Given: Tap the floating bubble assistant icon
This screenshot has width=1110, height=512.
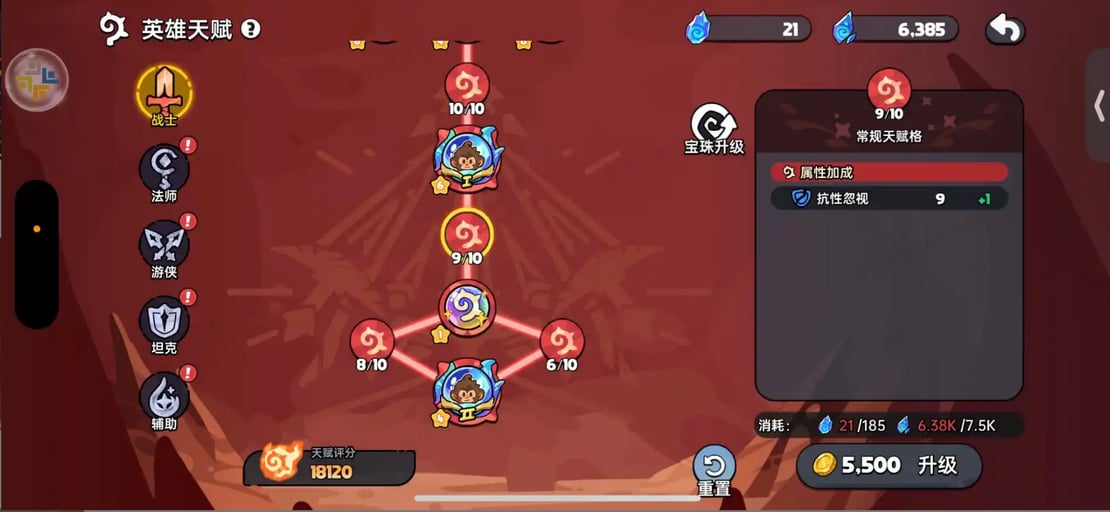Looking at the screenshot, I should pyautogui.click(x=37, y=79).
